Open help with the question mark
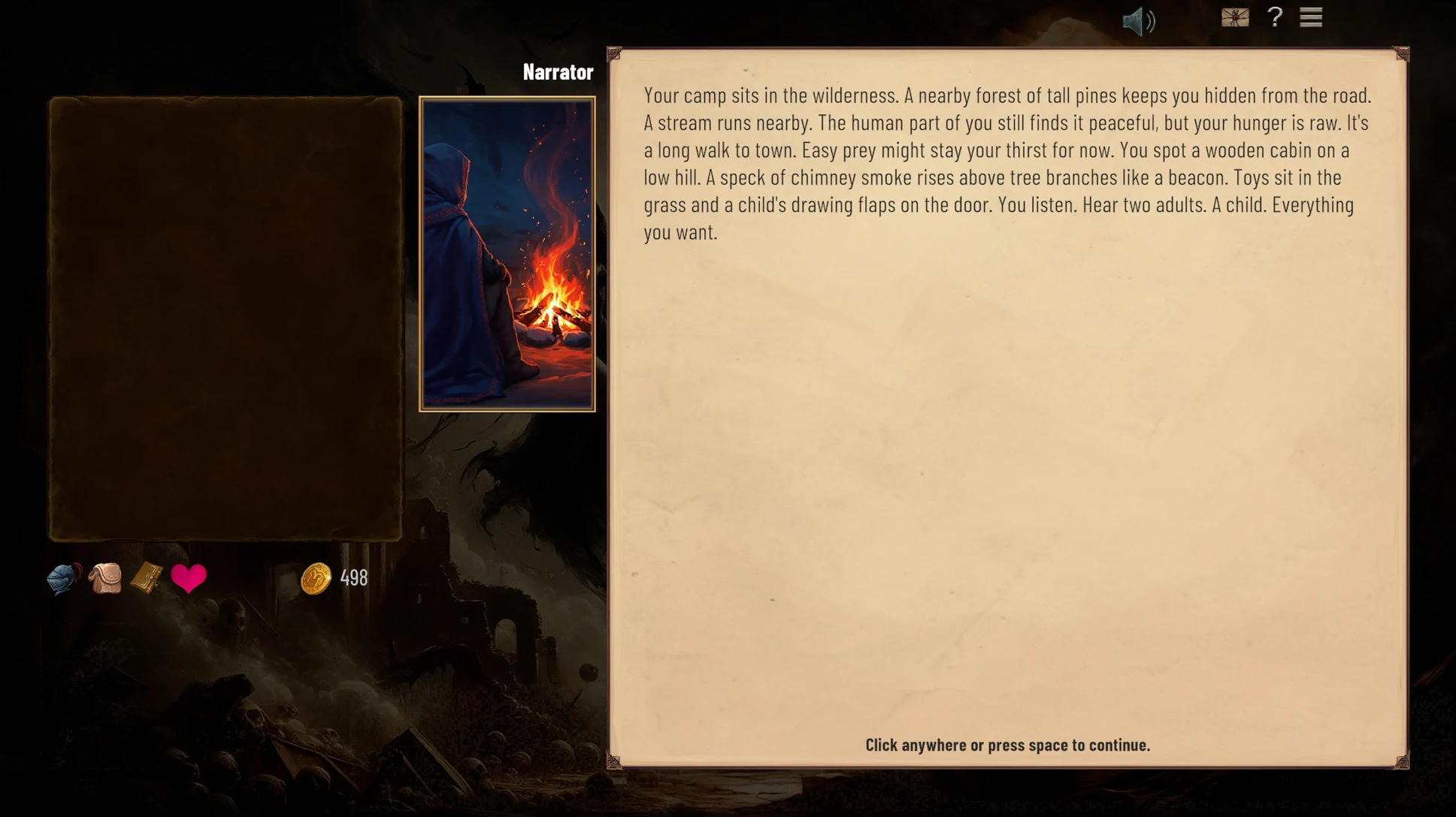1456x817 pixels. [1275, 17]
